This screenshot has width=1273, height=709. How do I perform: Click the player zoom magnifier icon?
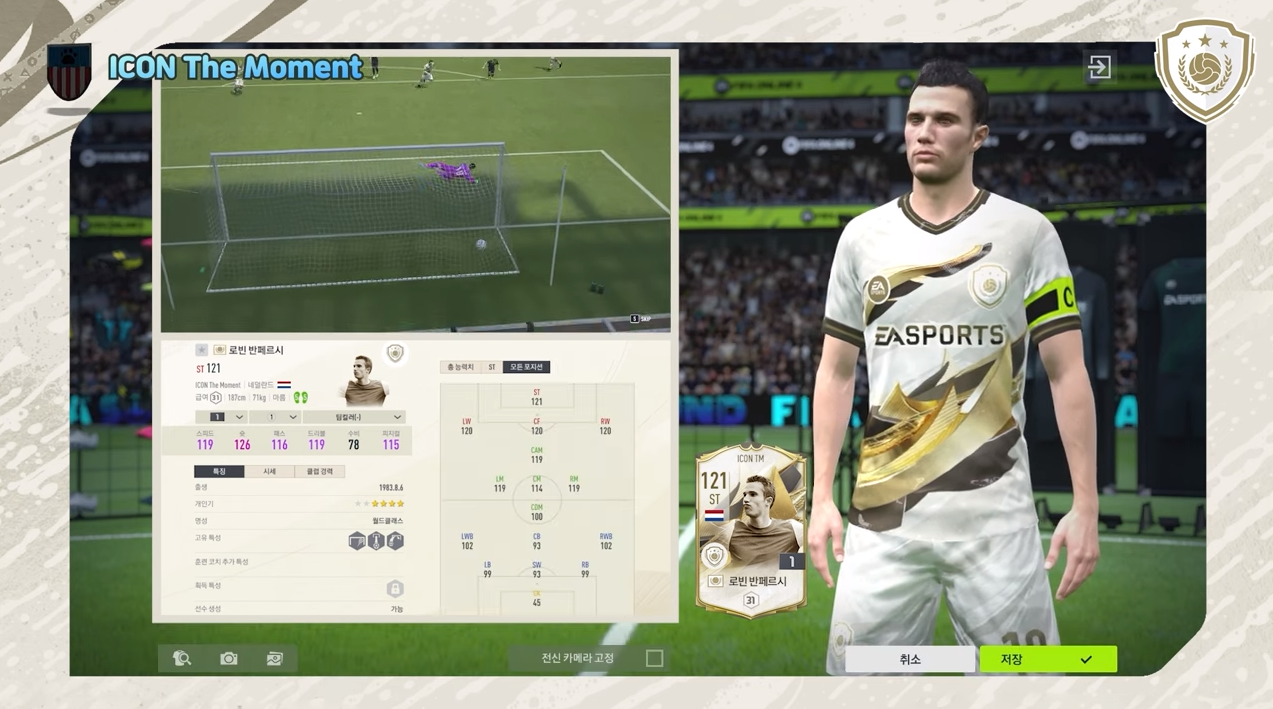point(182,658)
